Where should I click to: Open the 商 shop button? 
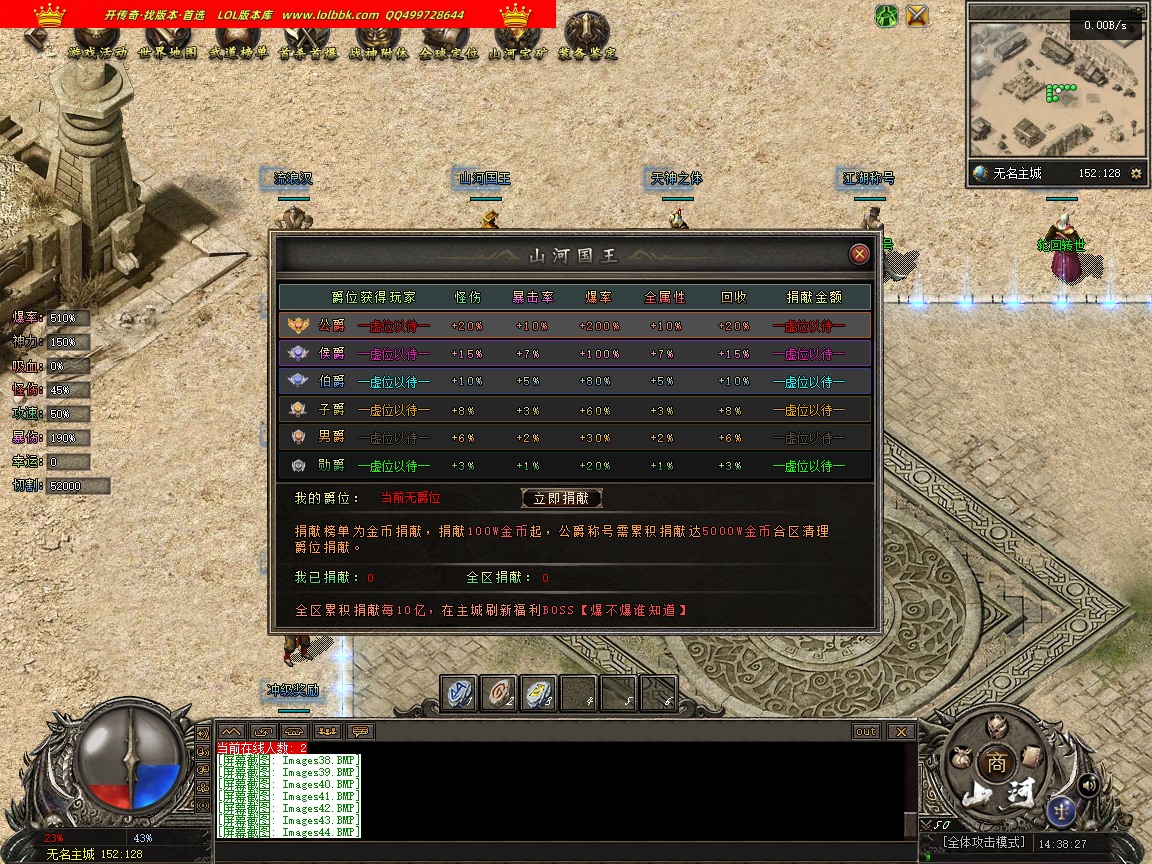(x=994, y=761)
